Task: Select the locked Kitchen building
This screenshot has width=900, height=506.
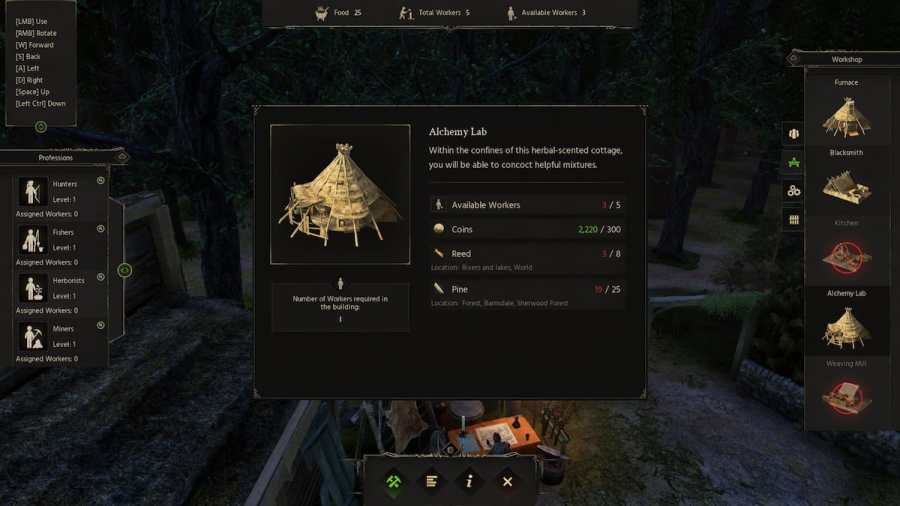Action: [x=846, y=257]
